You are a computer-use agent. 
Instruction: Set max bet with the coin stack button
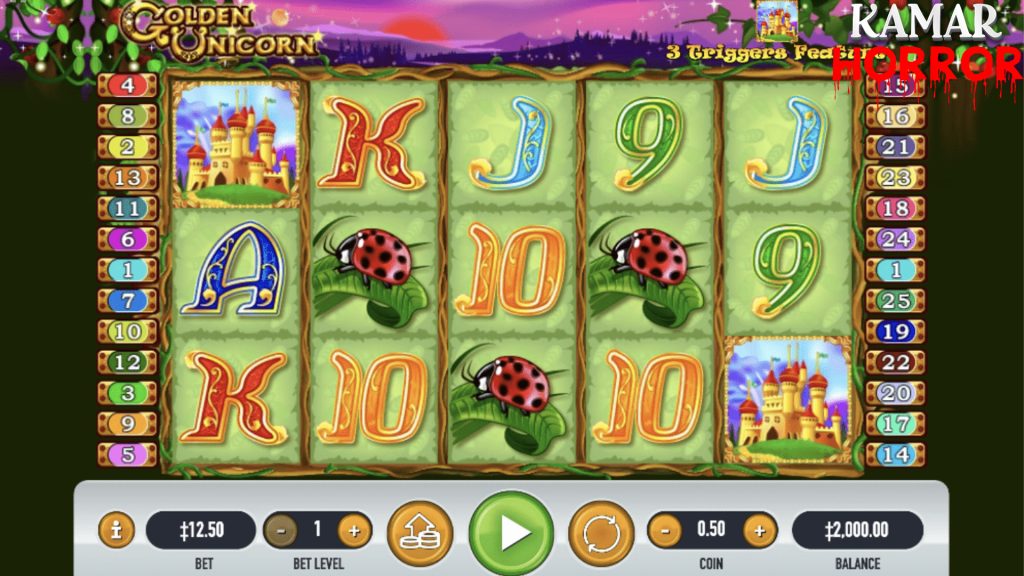coord(420,532)
